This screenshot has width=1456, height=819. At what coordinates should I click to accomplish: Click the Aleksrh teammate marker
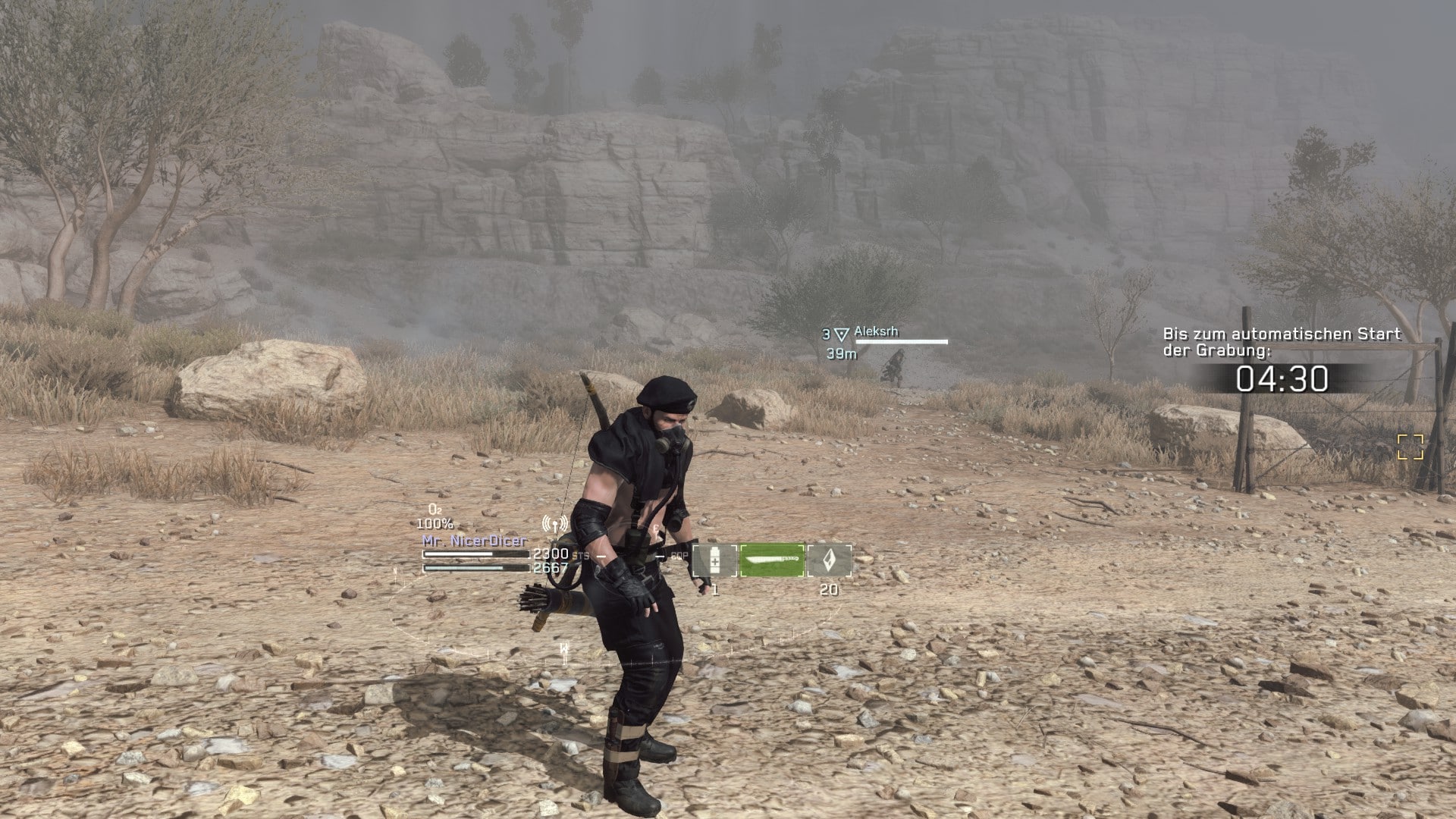tap(841, 334)
